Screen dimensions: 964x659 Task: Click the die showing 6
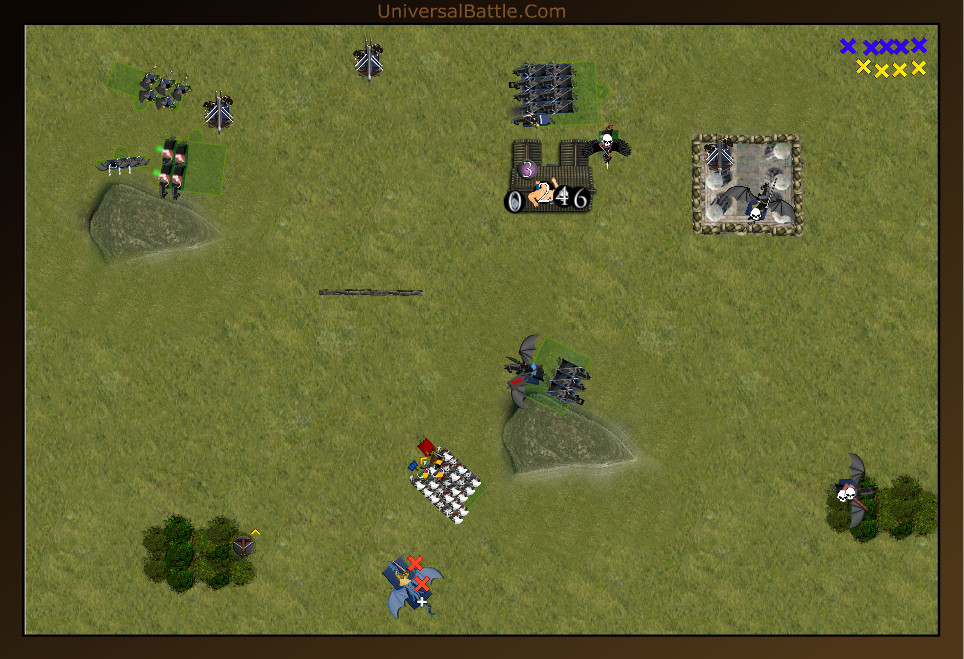coord(580,199)
